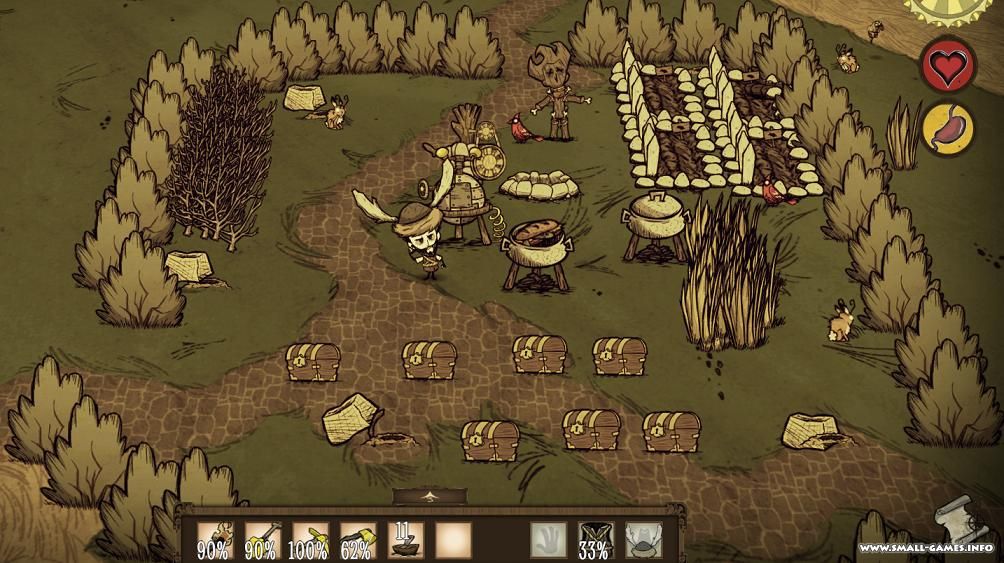This screenshot has width=1004, height=563.
Task: Click the arrow tab above the inventory bar
Action: (x=430, y=496)
